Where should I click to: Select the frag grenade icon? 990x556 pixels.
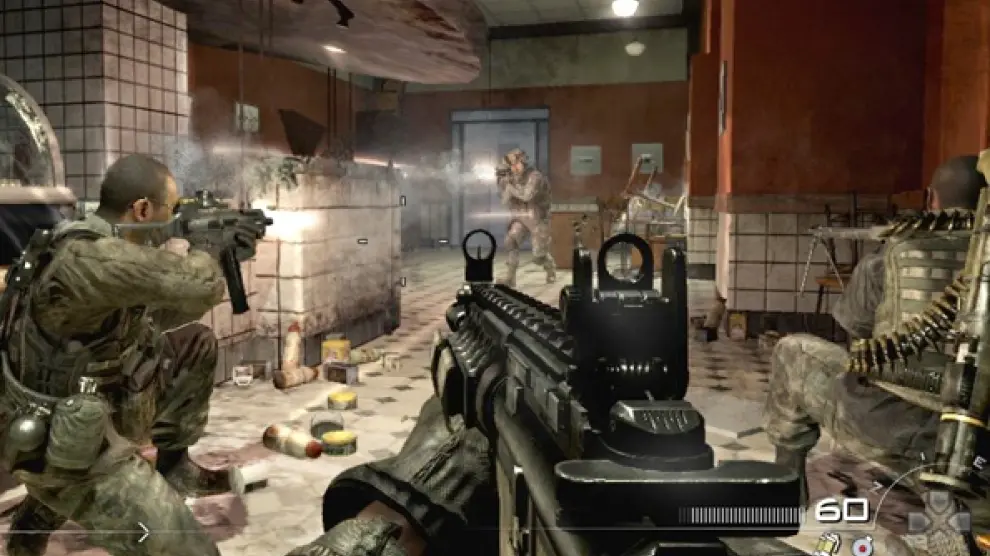tap(862, 546)
